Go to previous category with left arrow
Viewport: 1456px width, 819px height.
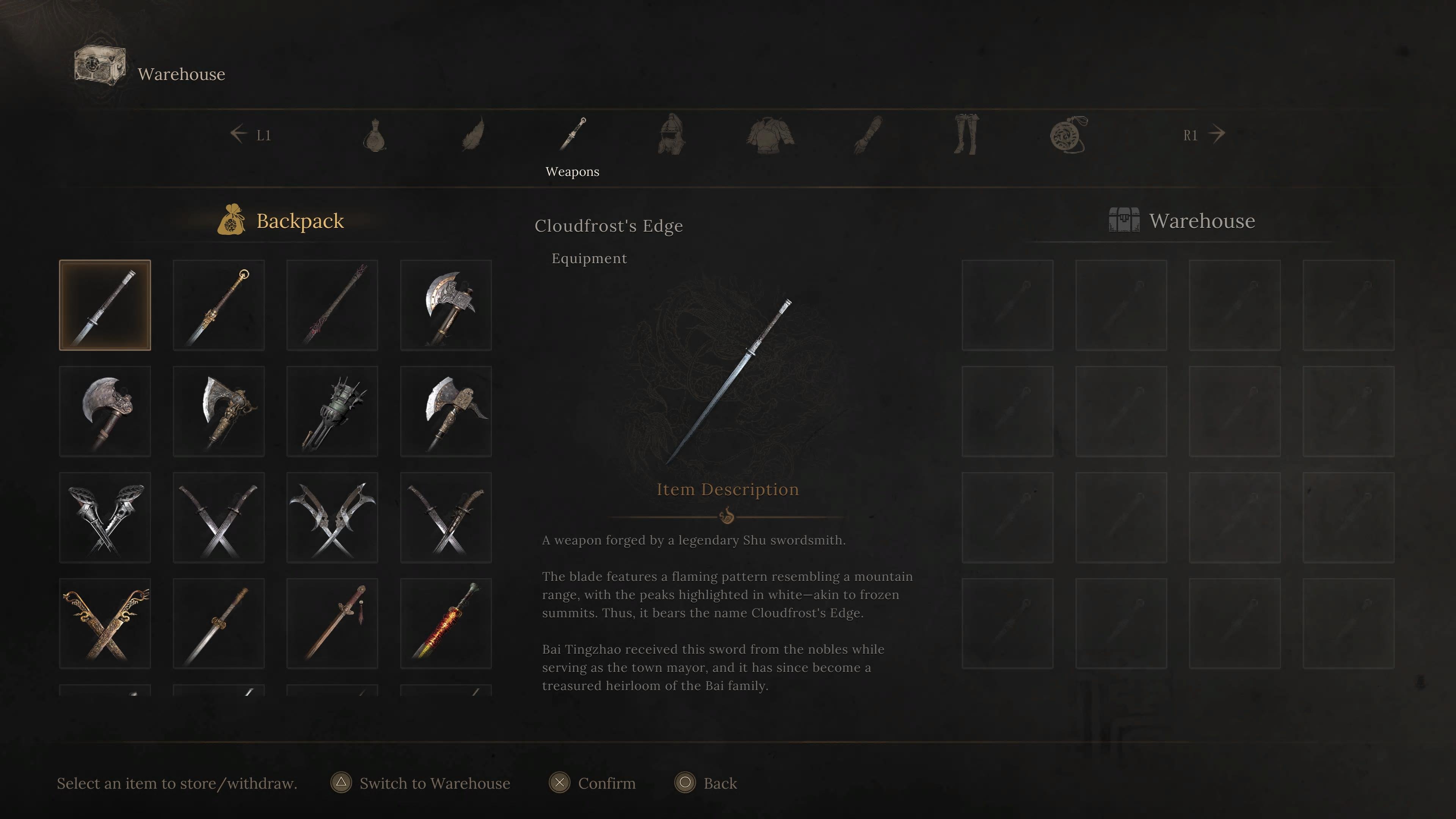[x=239, y=135]
